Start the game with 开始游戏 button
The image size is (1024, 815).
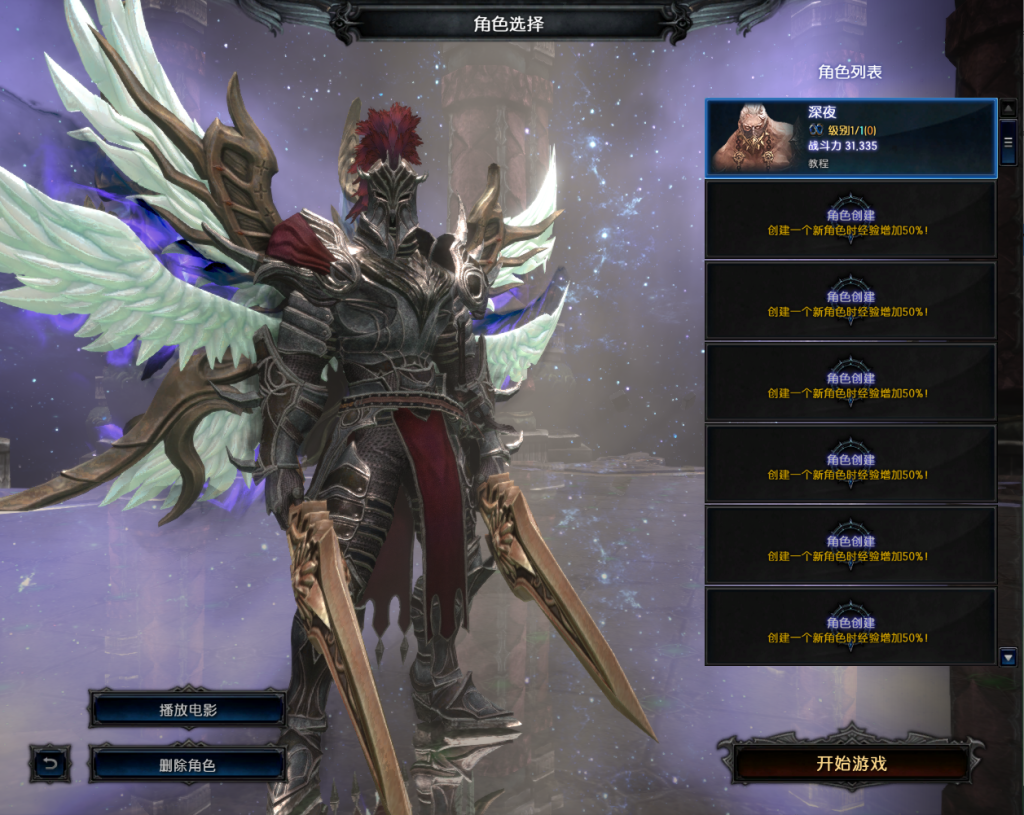(x=851, y=764)
